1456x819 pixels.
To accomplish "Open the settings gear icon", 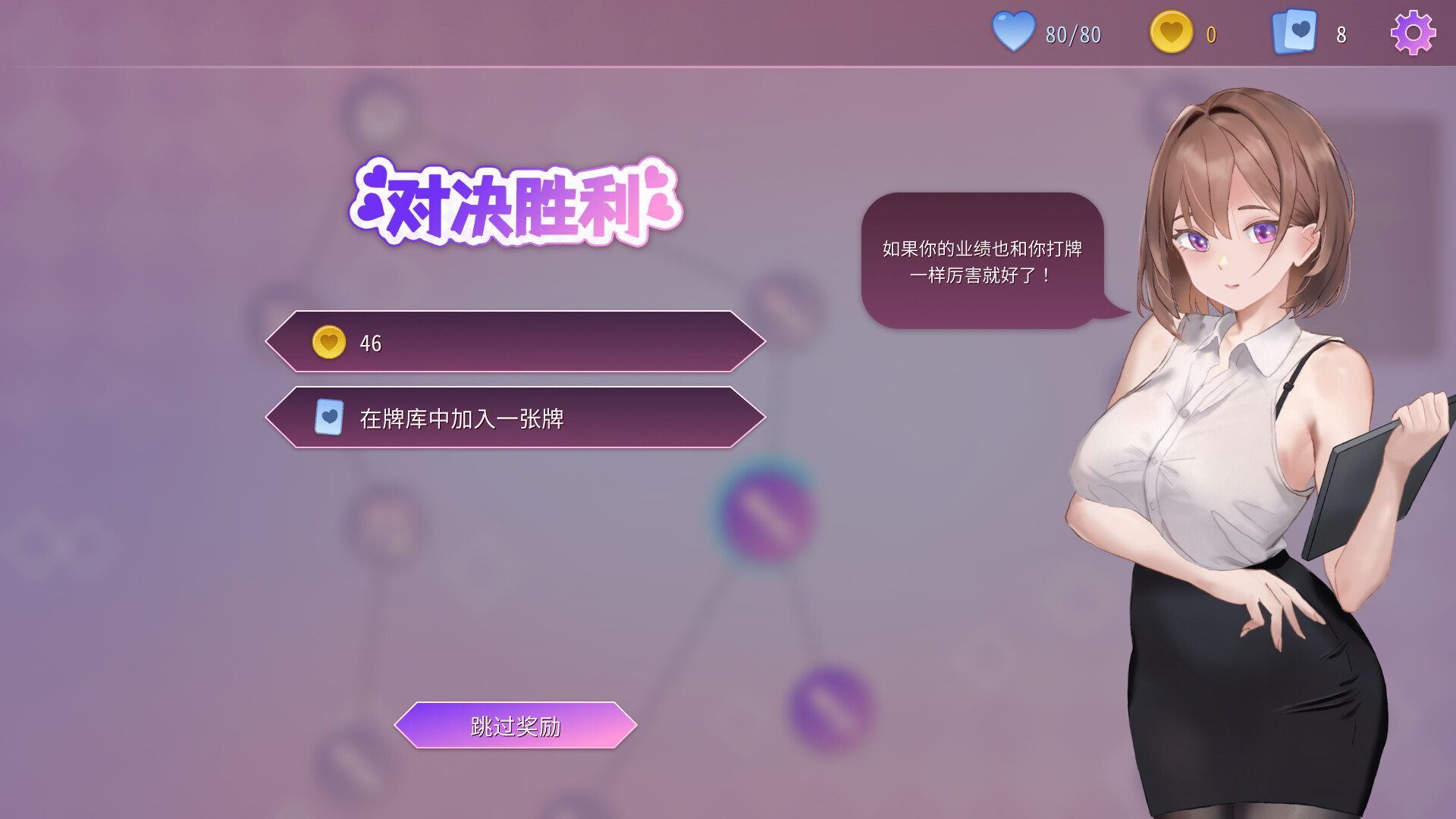I will pyautogui.click(x=1412, y=33).
